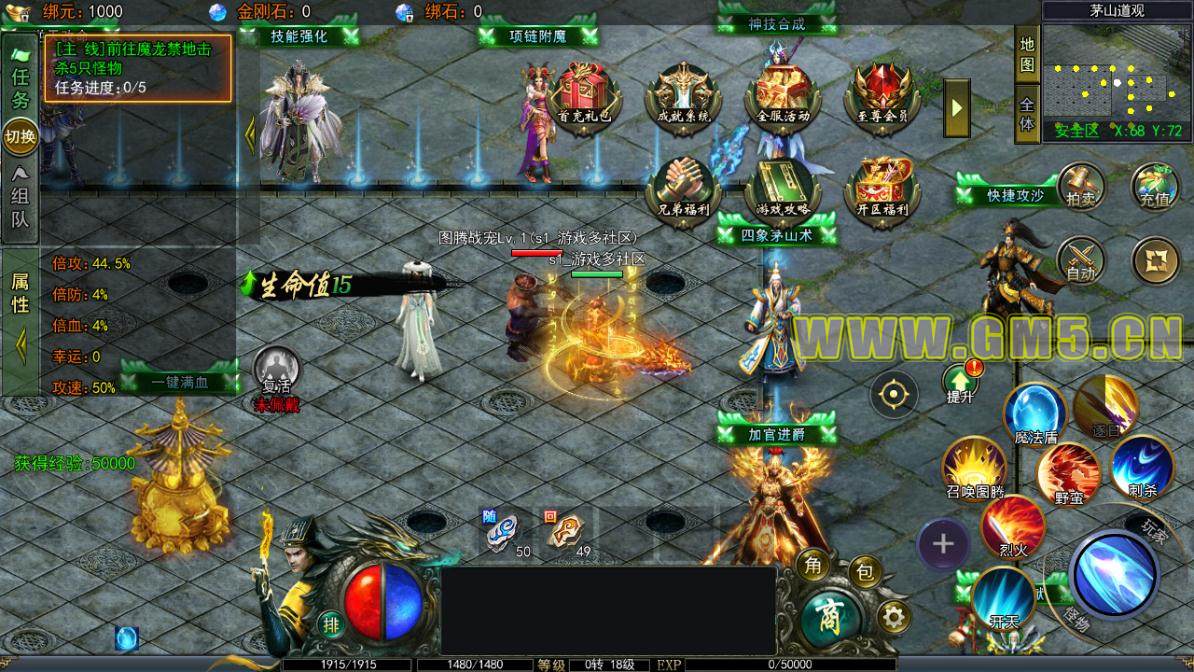Screen dimensions: 1194x672
Task: Open settings with the gear icon
Action: pyautogui.click(x=893, y=616)
